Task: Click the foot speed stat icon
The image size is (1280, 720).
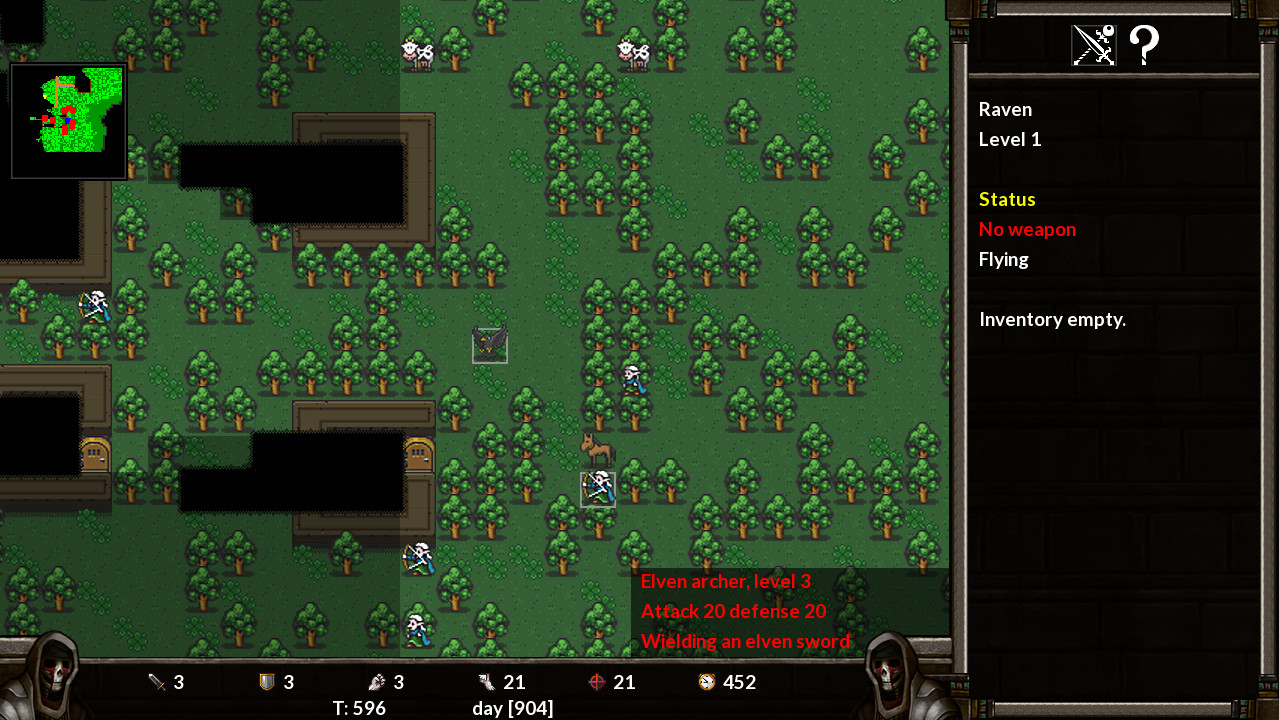Action: pyautogui.click(x=486, y=682)
